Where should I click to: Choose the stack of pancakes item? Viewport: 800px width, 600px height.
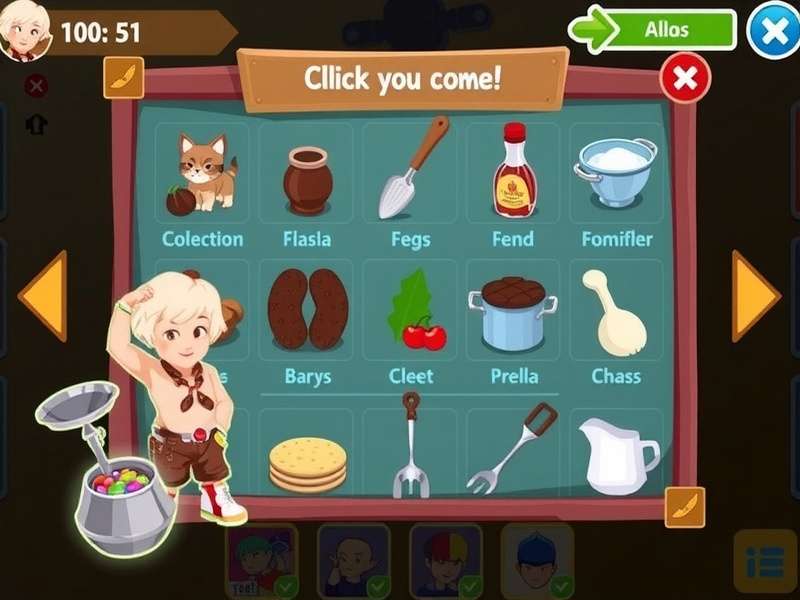coord(307,463)
